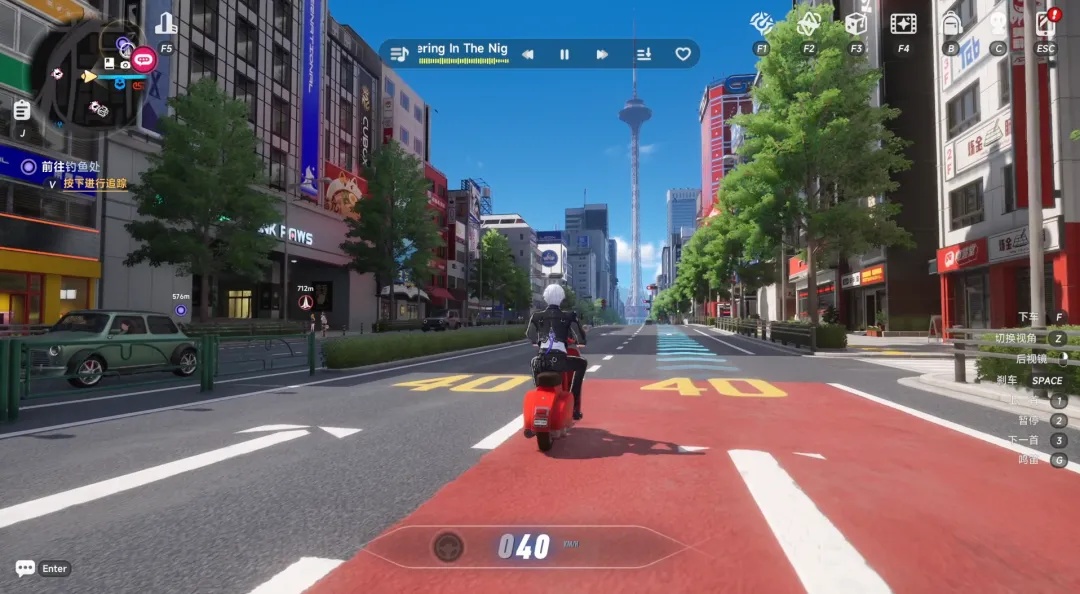Viewport: 1080px width, 594px height.
Task: Favorite the current song with the heart
Action: (683, 54)
